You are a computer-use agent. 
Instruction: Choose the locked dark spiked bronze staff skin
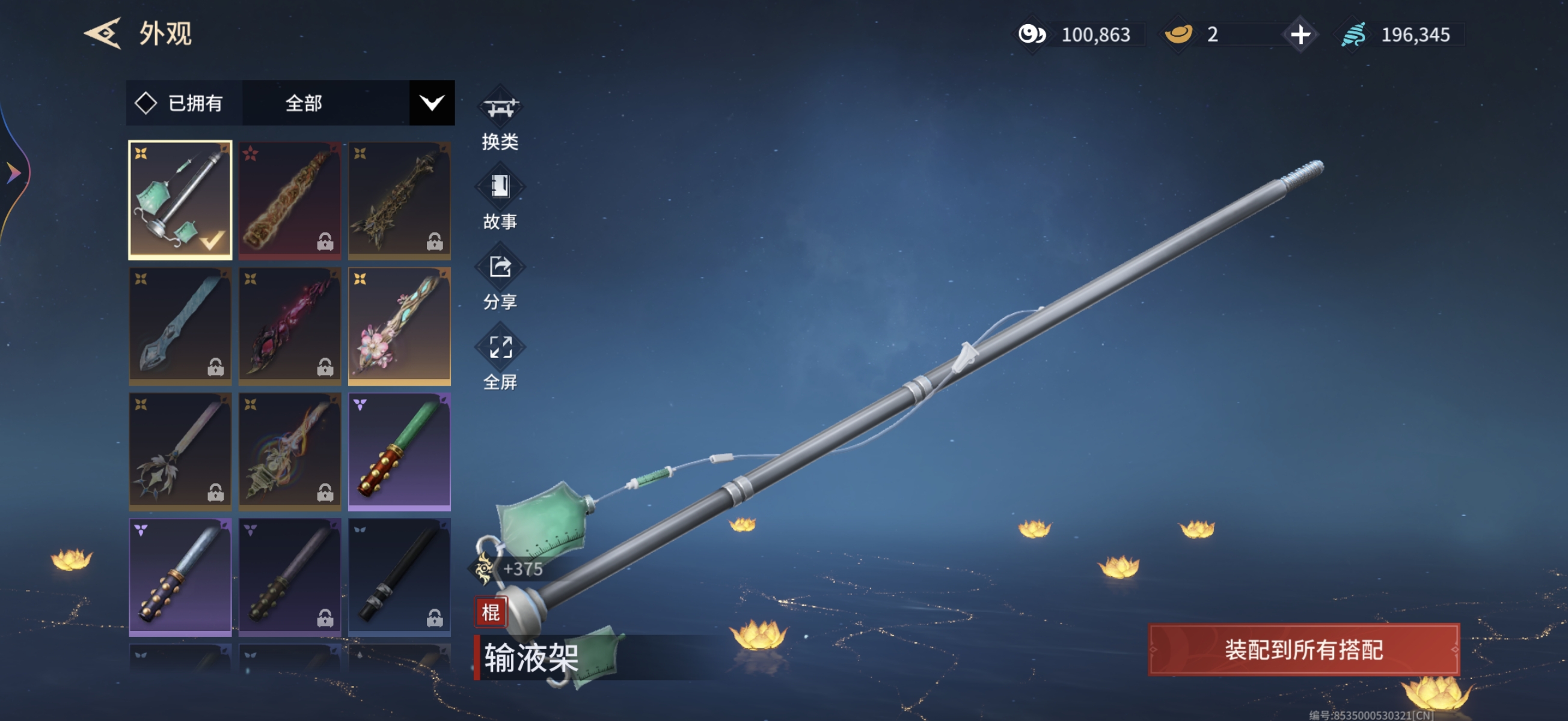(x=399, y=199)
